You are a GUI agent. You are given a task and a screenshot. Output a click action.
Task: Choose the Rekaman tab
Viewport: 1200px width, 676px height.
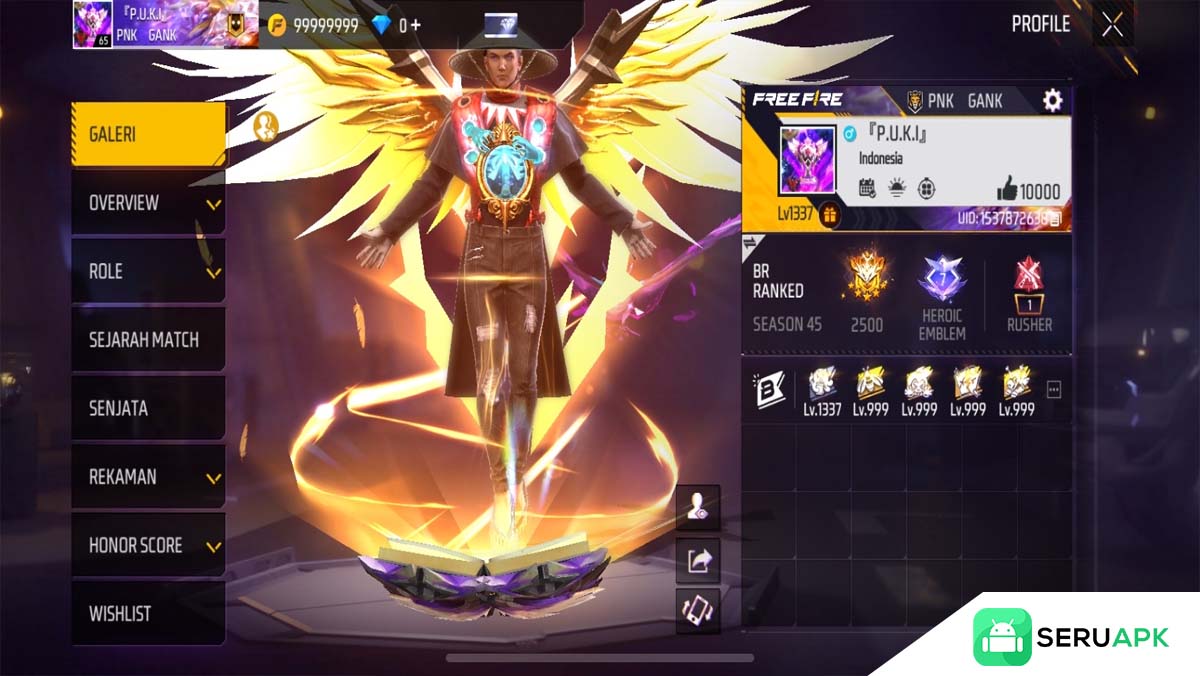(x=148, y=477)
